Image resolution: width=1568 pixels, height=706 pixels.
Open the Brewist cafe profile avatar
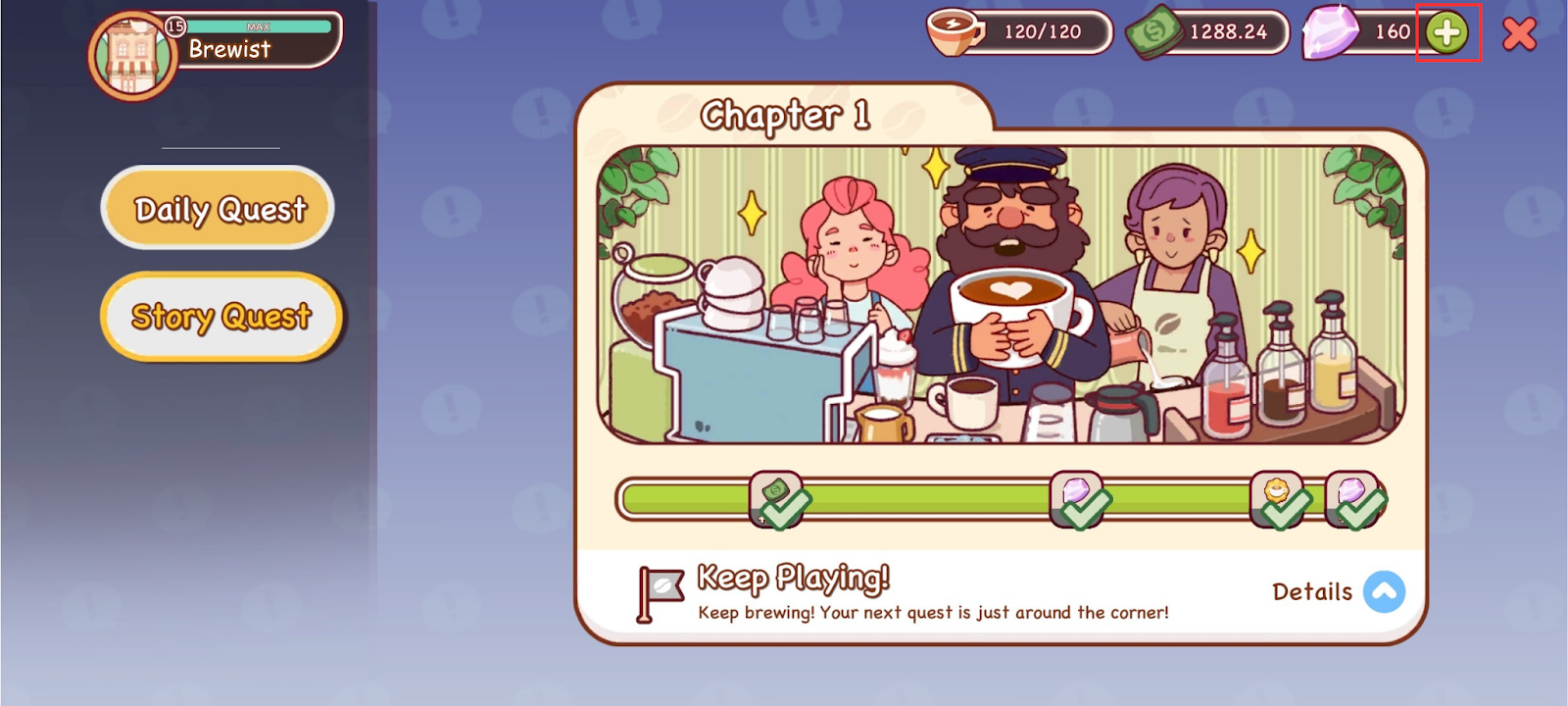[x=132, y=57]
